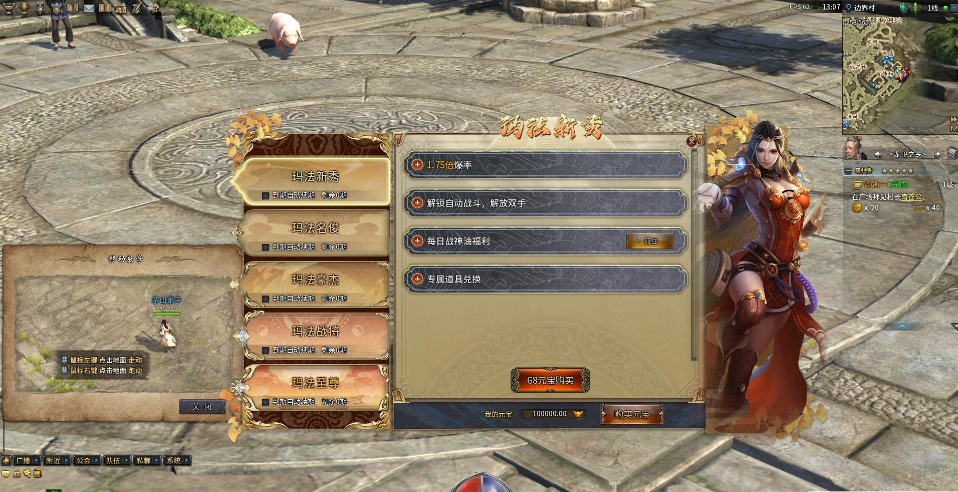The image size is (958, 492).
Task: Click the 购买元宝 recharge button
Action: tap(631, 413)
